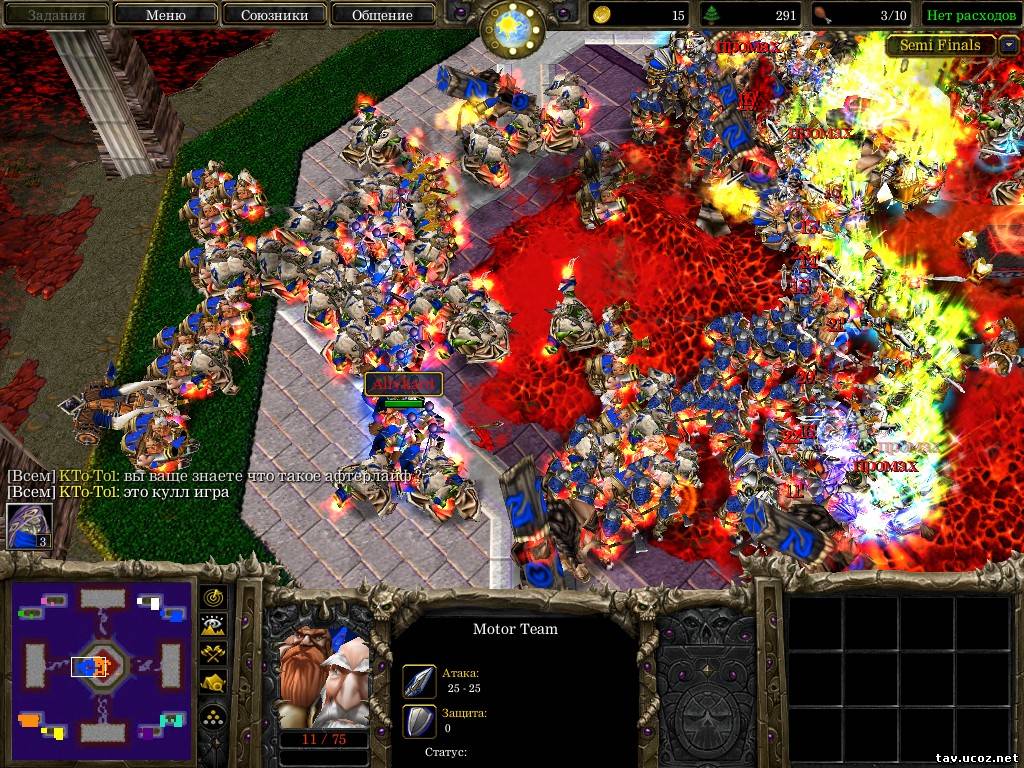Toggle ally color mode with crossed axes icon
The width and height of the screenshot is (1024, 768).
point(214,654)
